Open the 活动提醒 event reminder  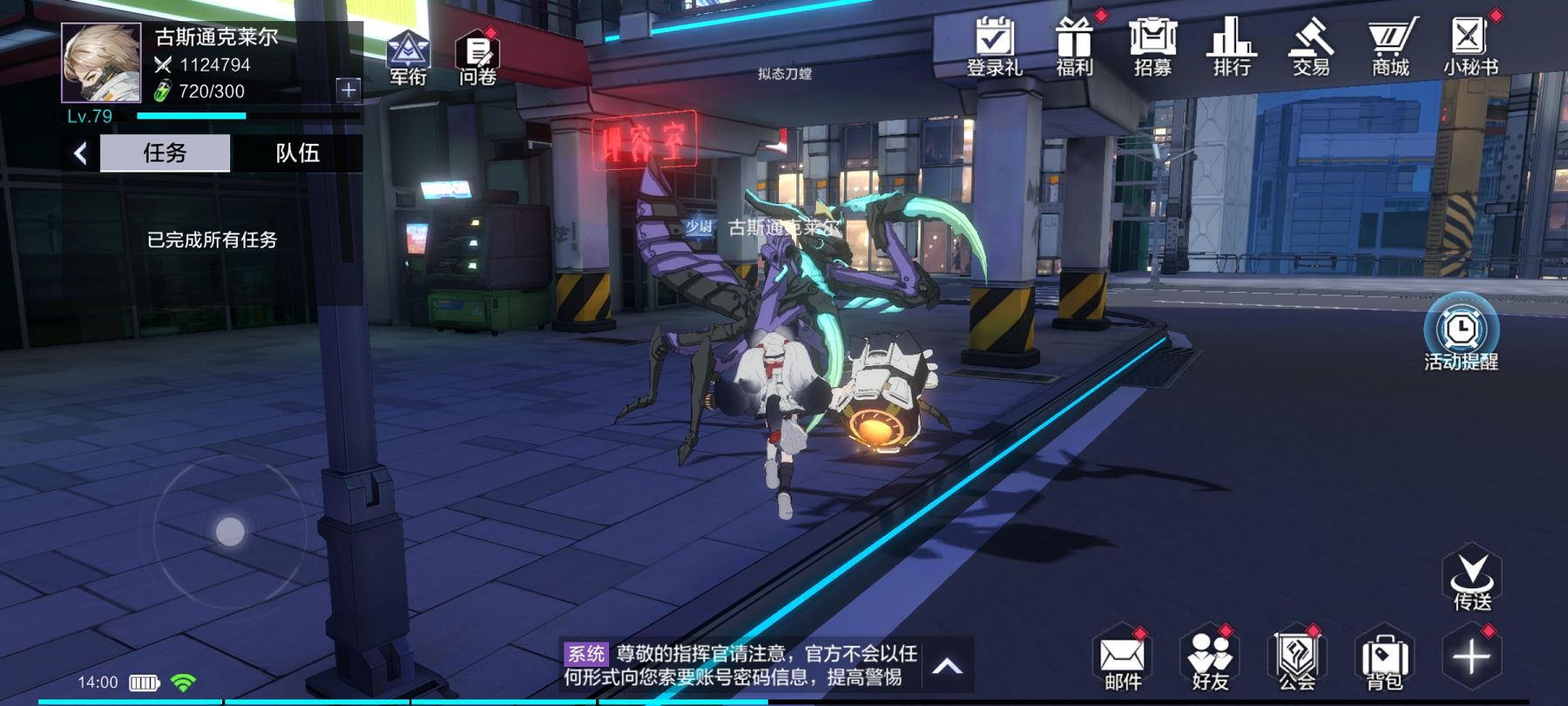pyautogui.click(x=1461, y=336)
